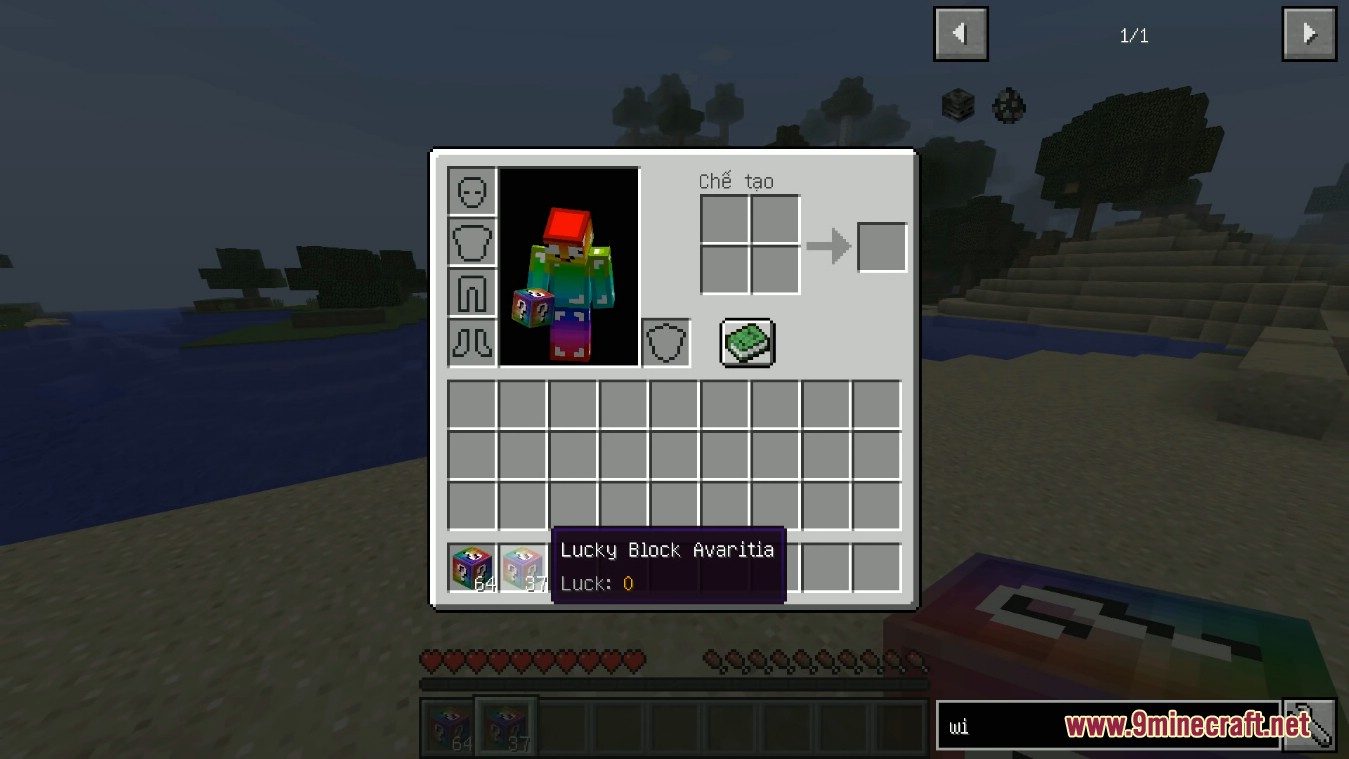Select the boots armor slot icon
The height and width of the screenshot is (759, 1349).
click(471, 342)
